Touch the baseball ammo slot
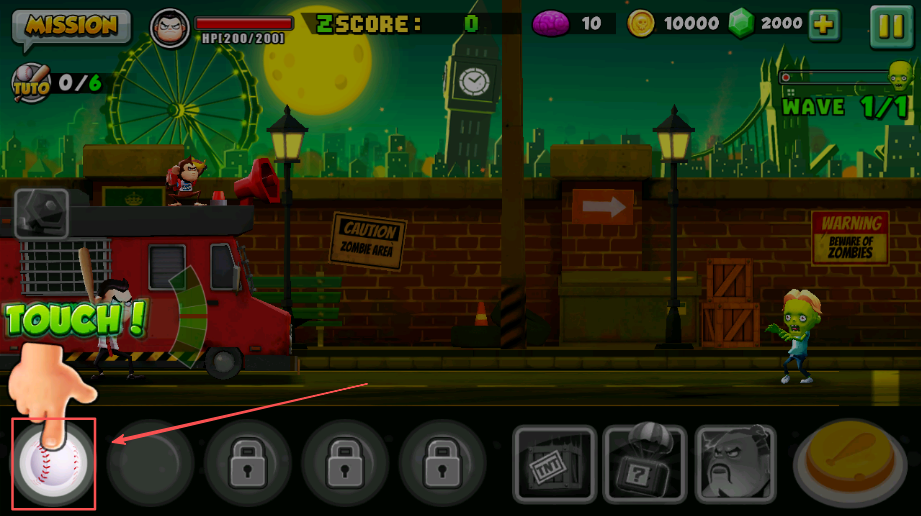This screenshot has width=921, height=516. click(52, 463)
